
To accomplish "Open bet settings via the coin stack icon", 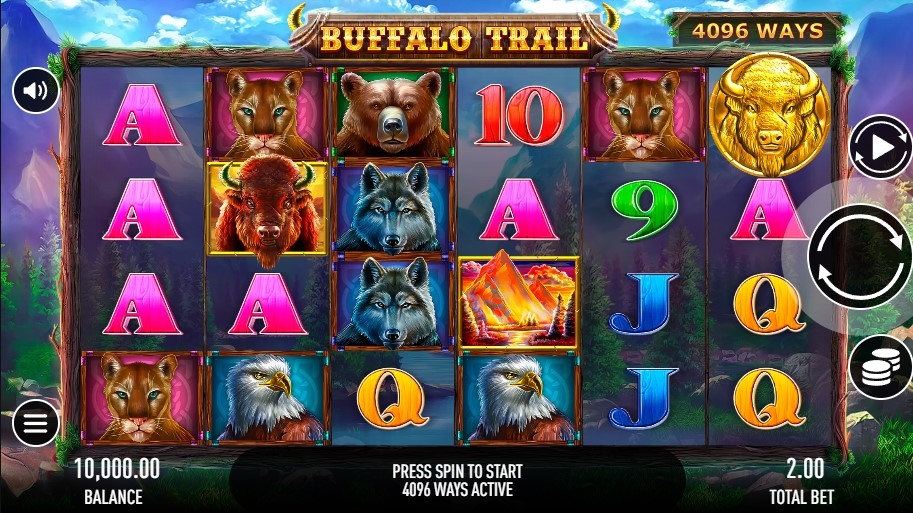I will click(x=880, y=367).
